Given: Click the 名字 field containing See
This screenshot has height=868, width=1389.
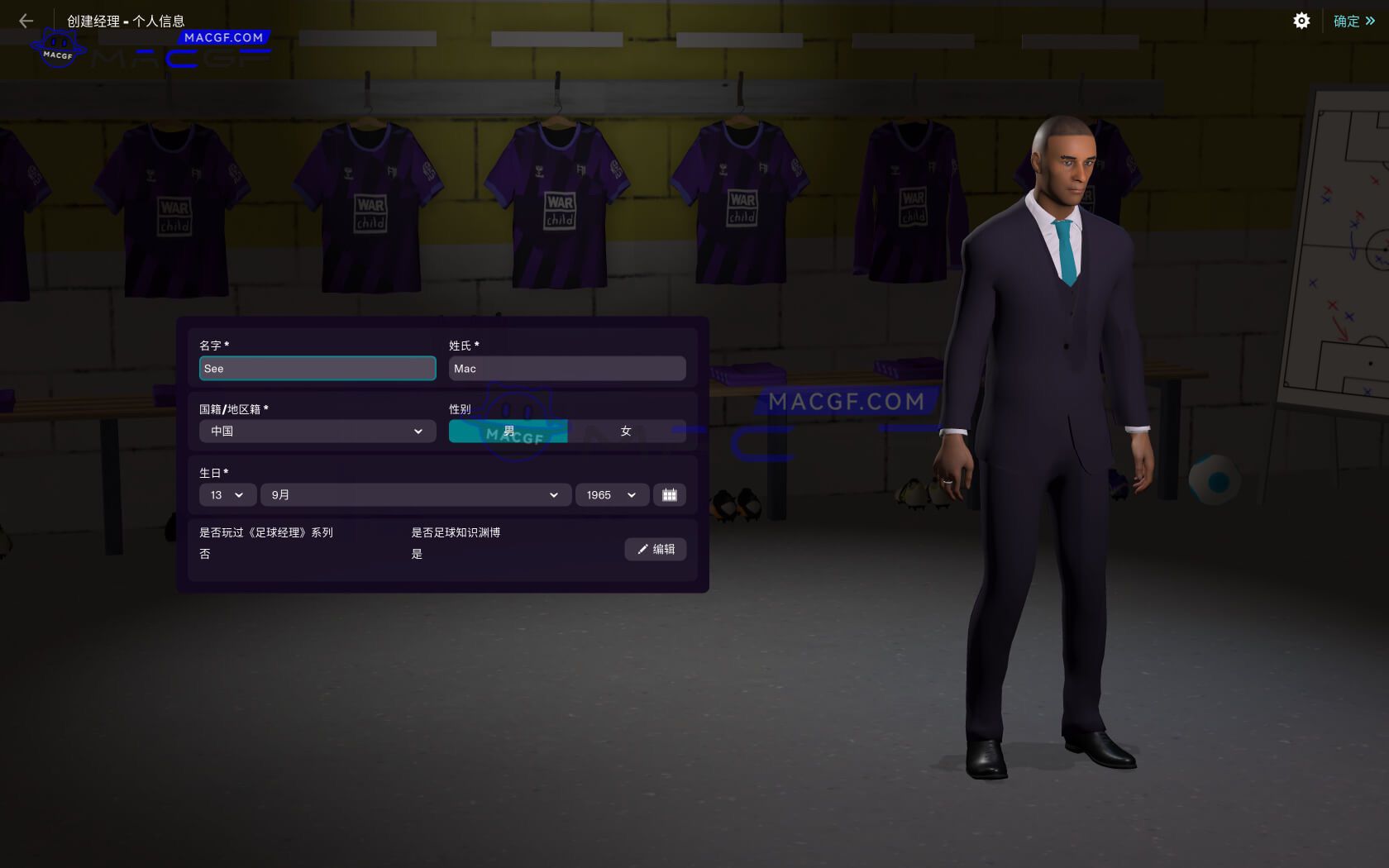Looking at the screenshot, I should coord(317,369).
